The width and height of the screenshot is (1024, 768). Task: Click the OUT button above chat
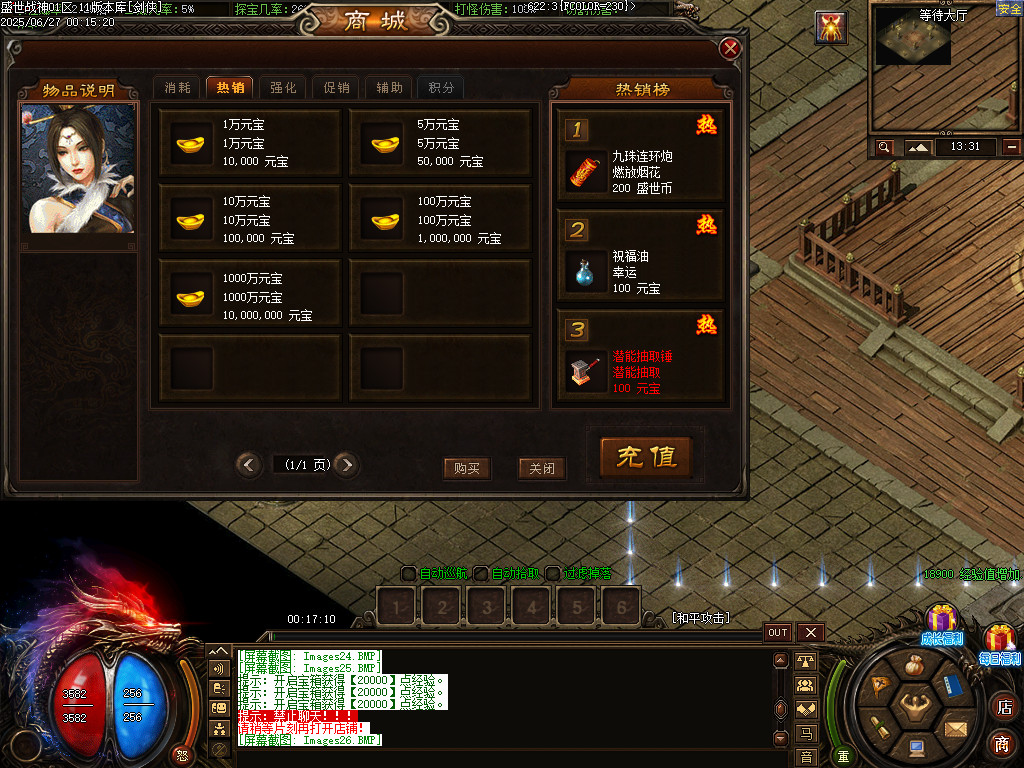click(778, 632)
